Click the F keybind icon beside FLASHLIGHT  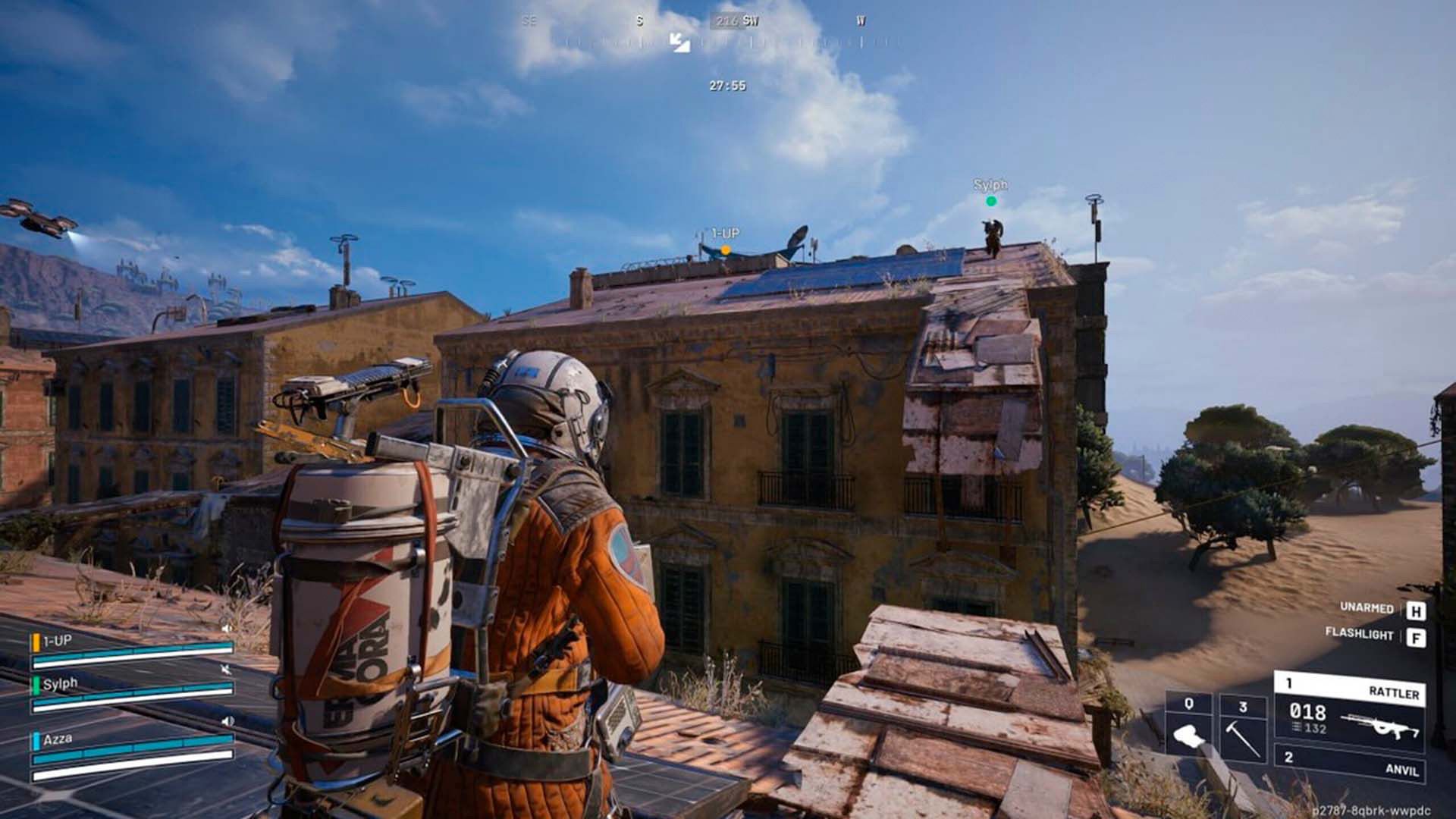click(1417, 637)
